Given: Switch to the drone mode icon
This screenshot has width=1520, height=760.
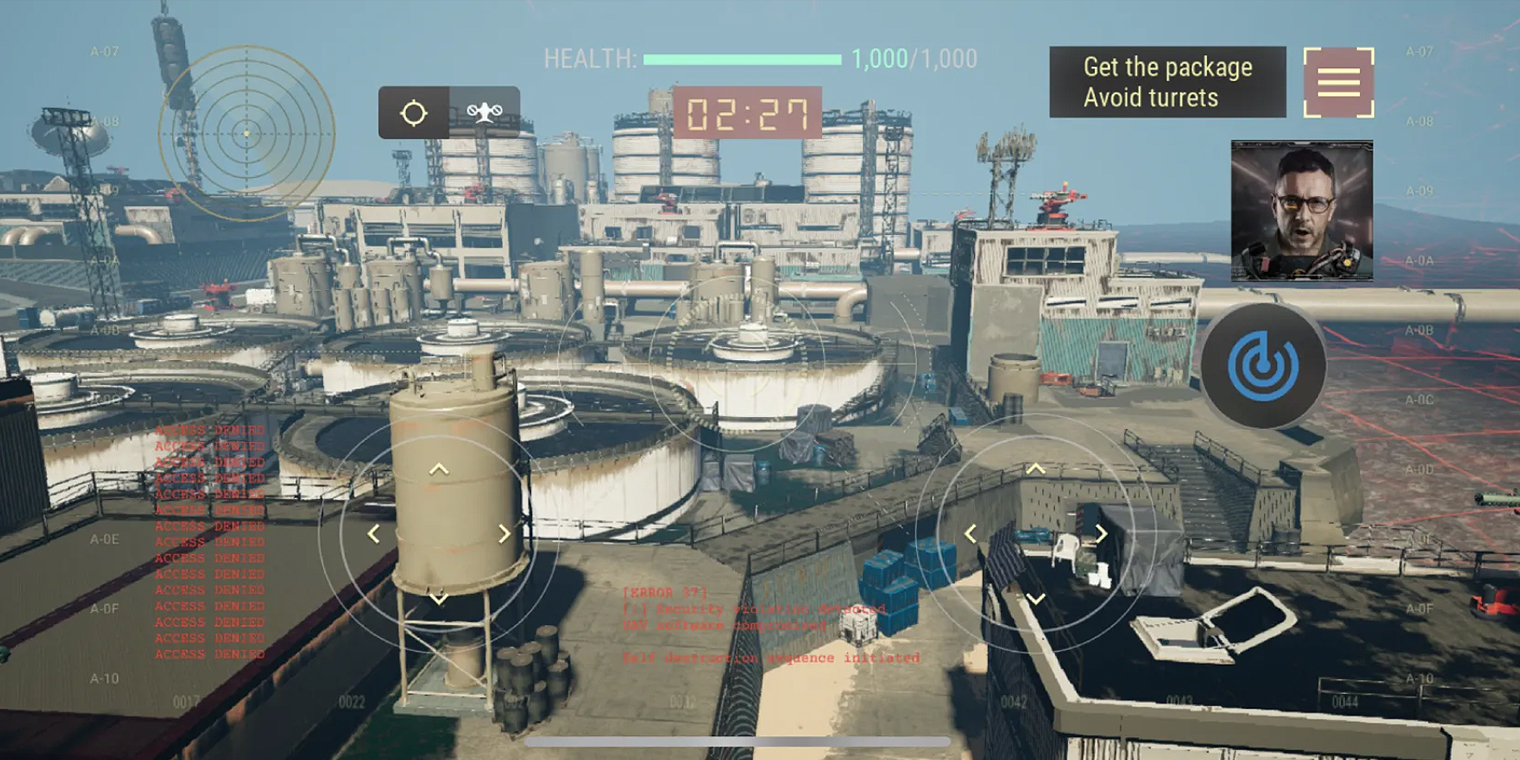Looking at the screenshot, I should pos(484,113).
